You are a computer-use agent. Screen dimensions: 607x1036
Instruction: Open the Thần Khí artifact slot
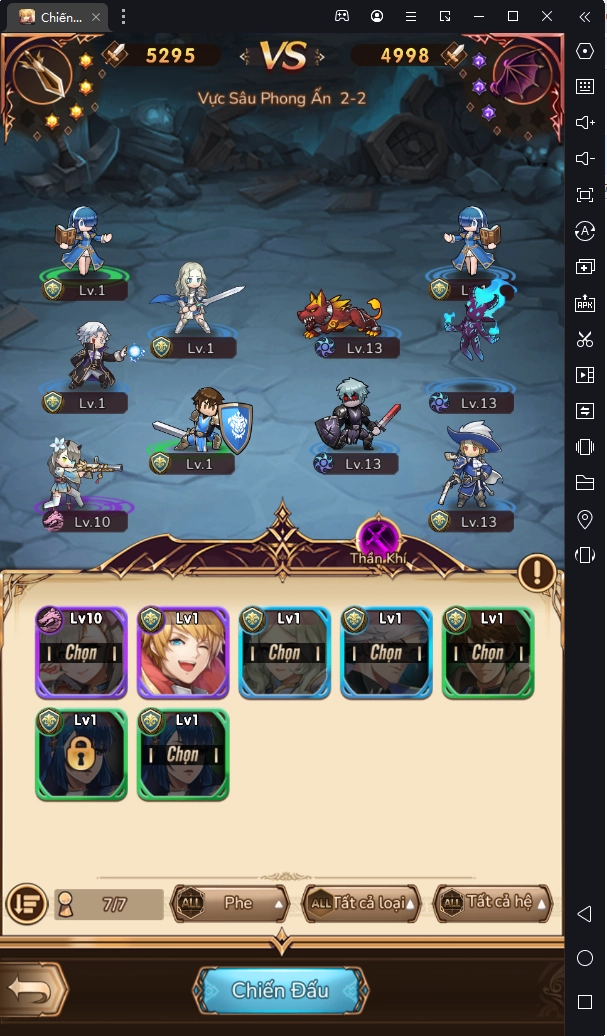[x=378, y=533]
